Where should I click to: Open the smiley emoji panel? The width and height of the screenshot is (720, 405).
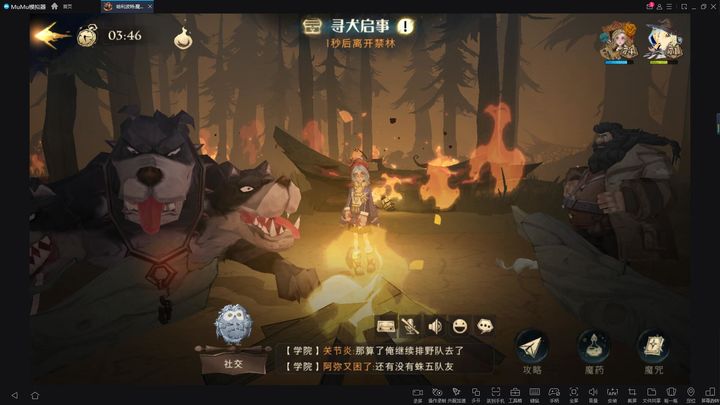click(x=460, y=326)
